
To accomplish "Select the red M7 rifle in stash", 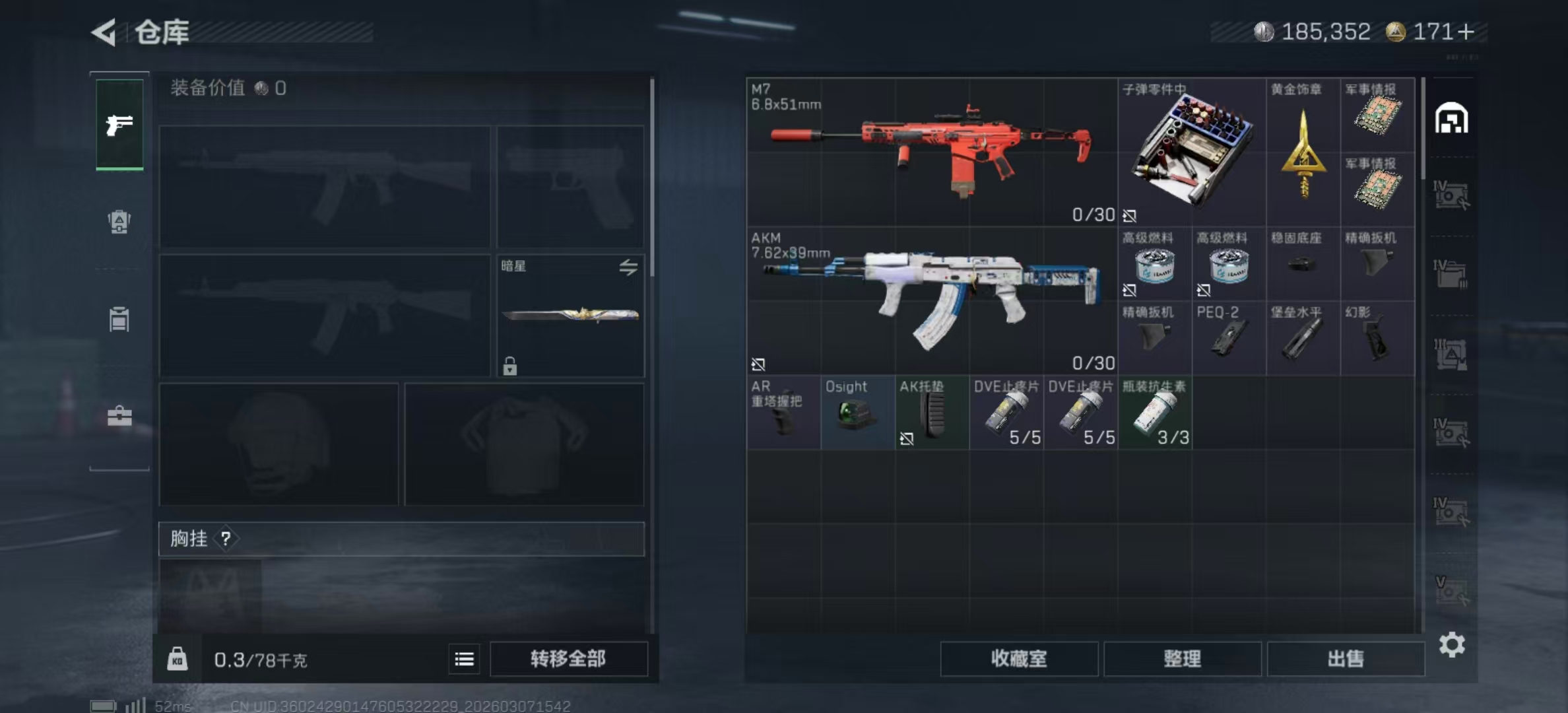I will pos(931,152).
